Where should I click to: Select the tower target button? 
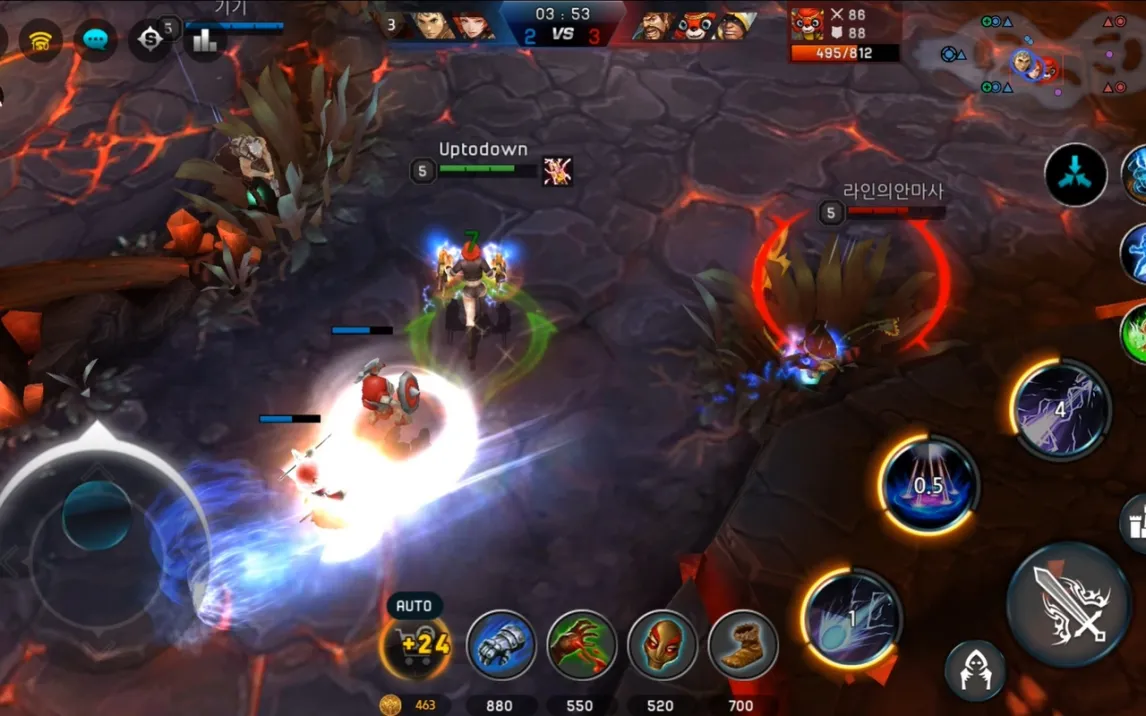point(1133,523)
